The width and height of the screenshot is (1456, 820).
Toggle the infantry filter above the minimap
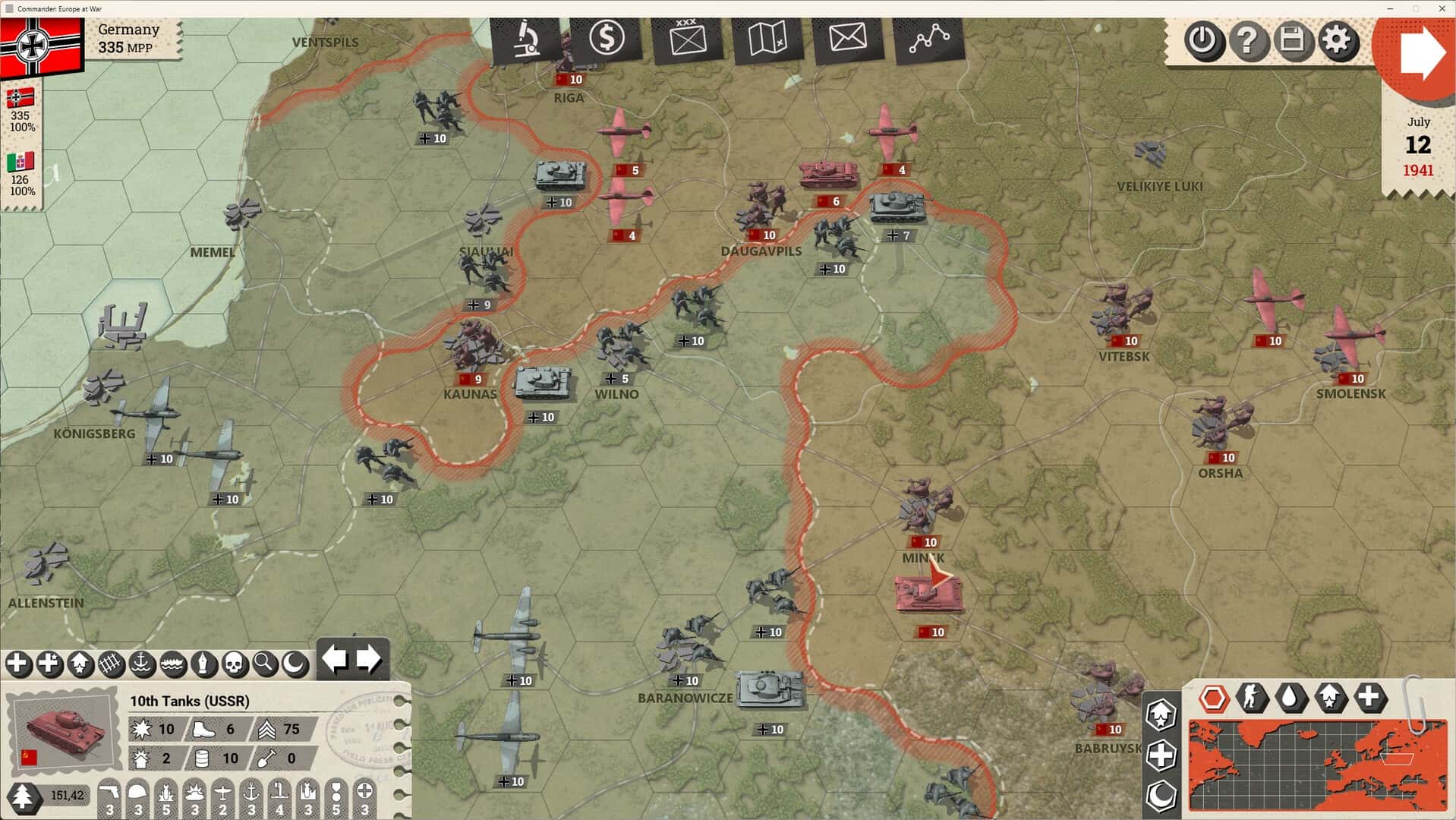tap(1251, 697)
